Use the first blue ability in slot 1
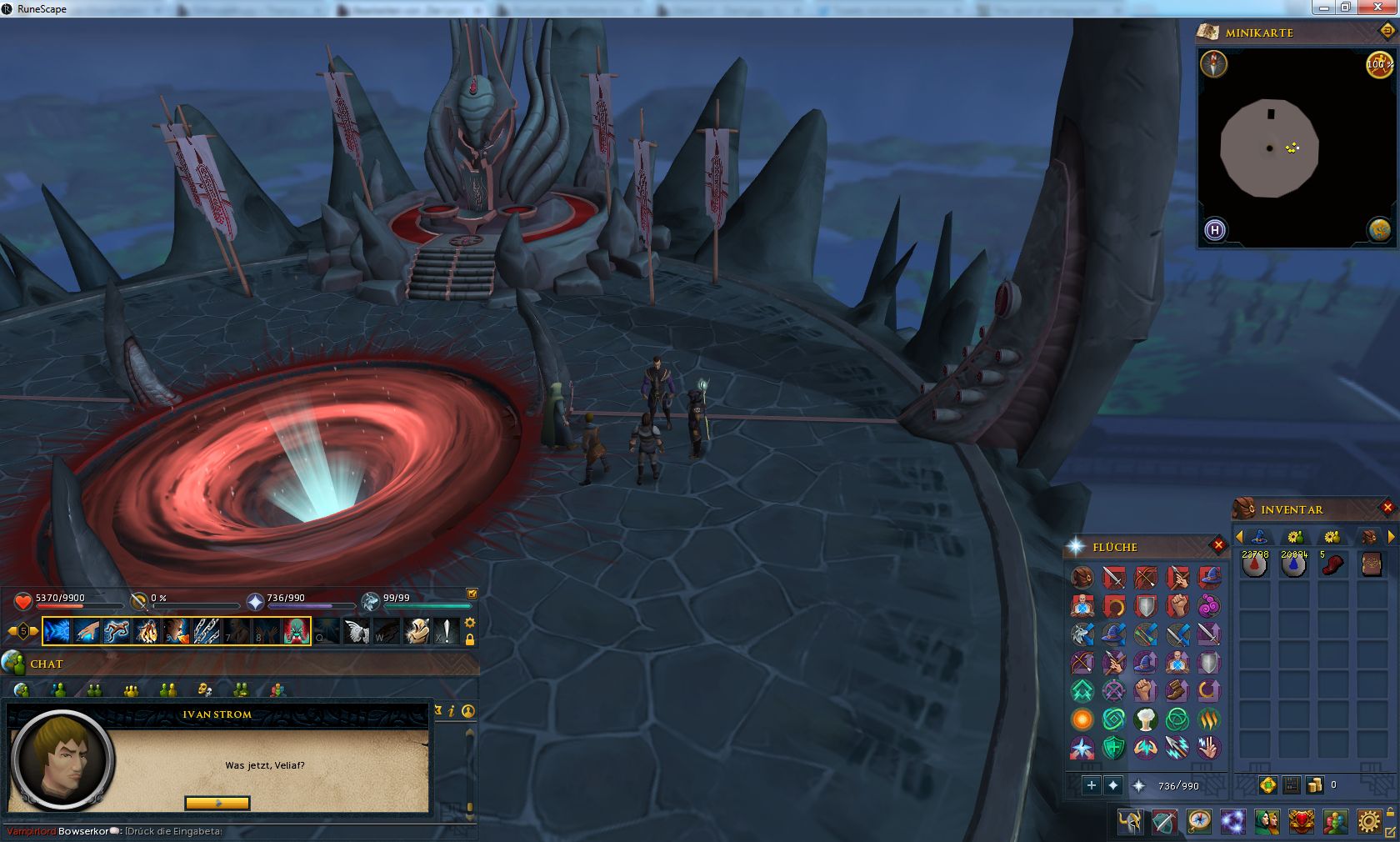Screen dimensions: 1400x842 (x=57, y=631)
